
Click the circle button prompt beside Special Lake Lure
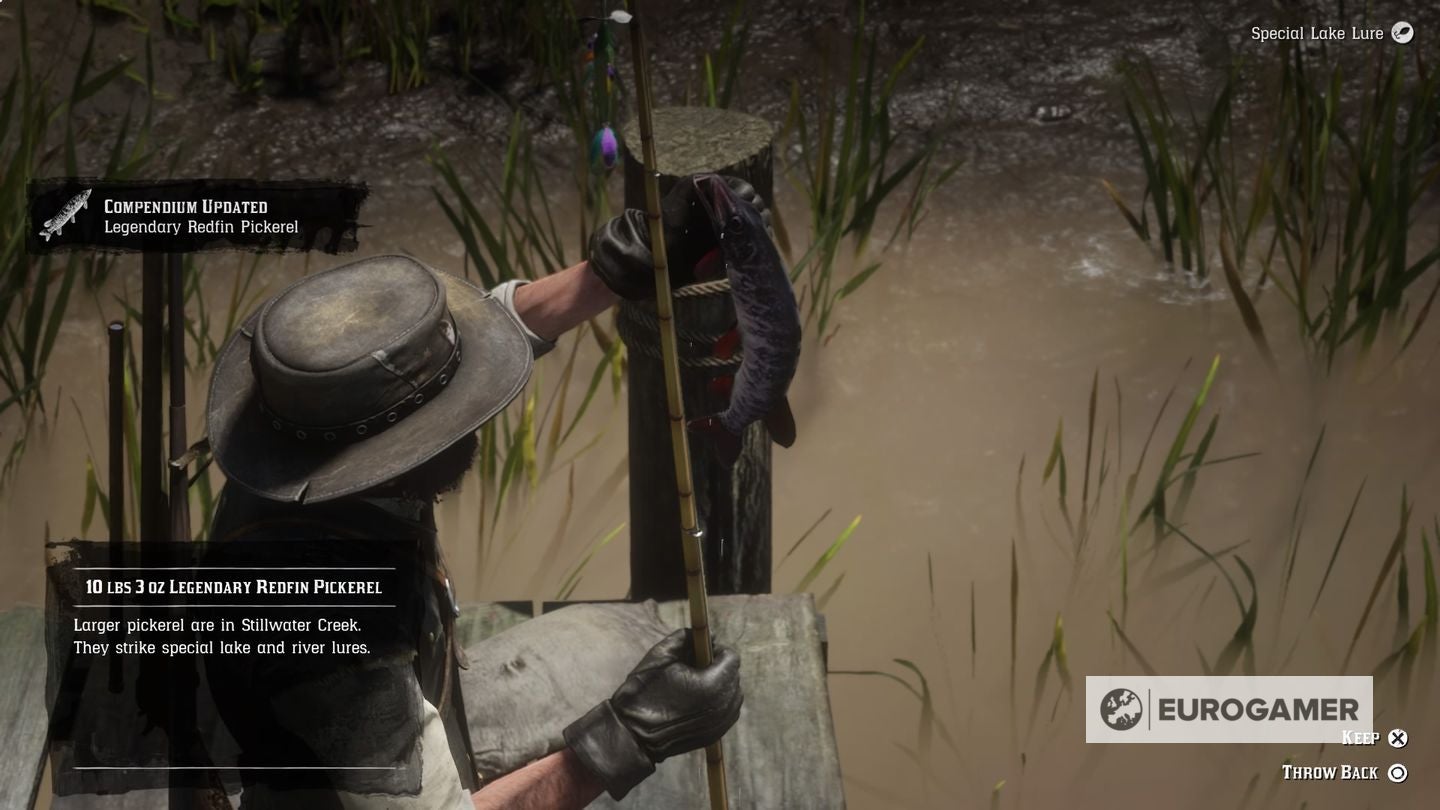(1402, 33)
